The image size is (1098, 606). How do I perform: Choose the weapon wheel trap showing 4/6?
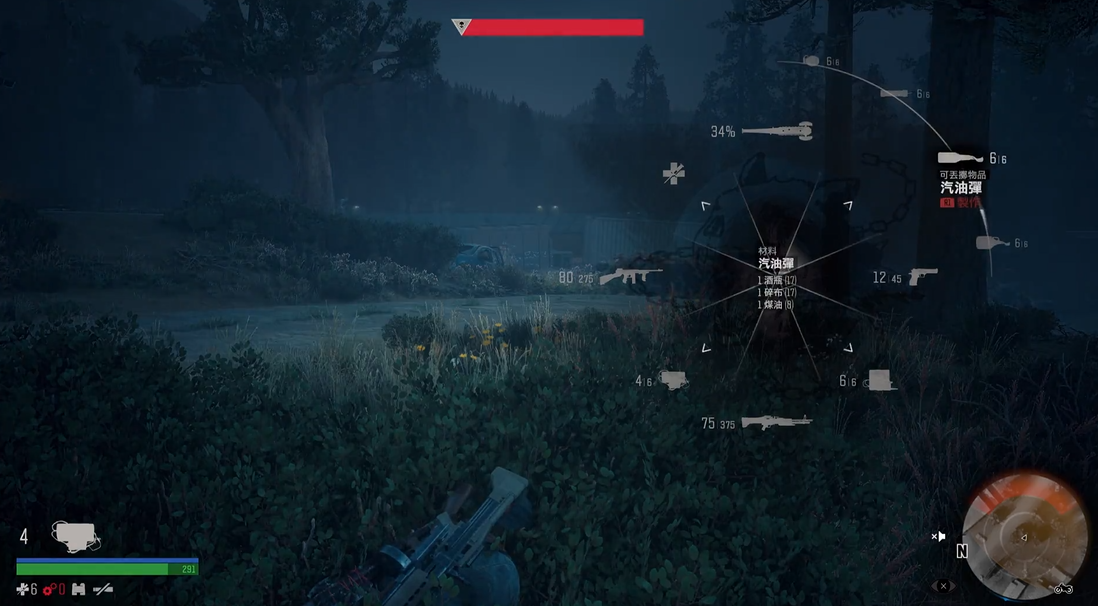click(x=673, y=380)
